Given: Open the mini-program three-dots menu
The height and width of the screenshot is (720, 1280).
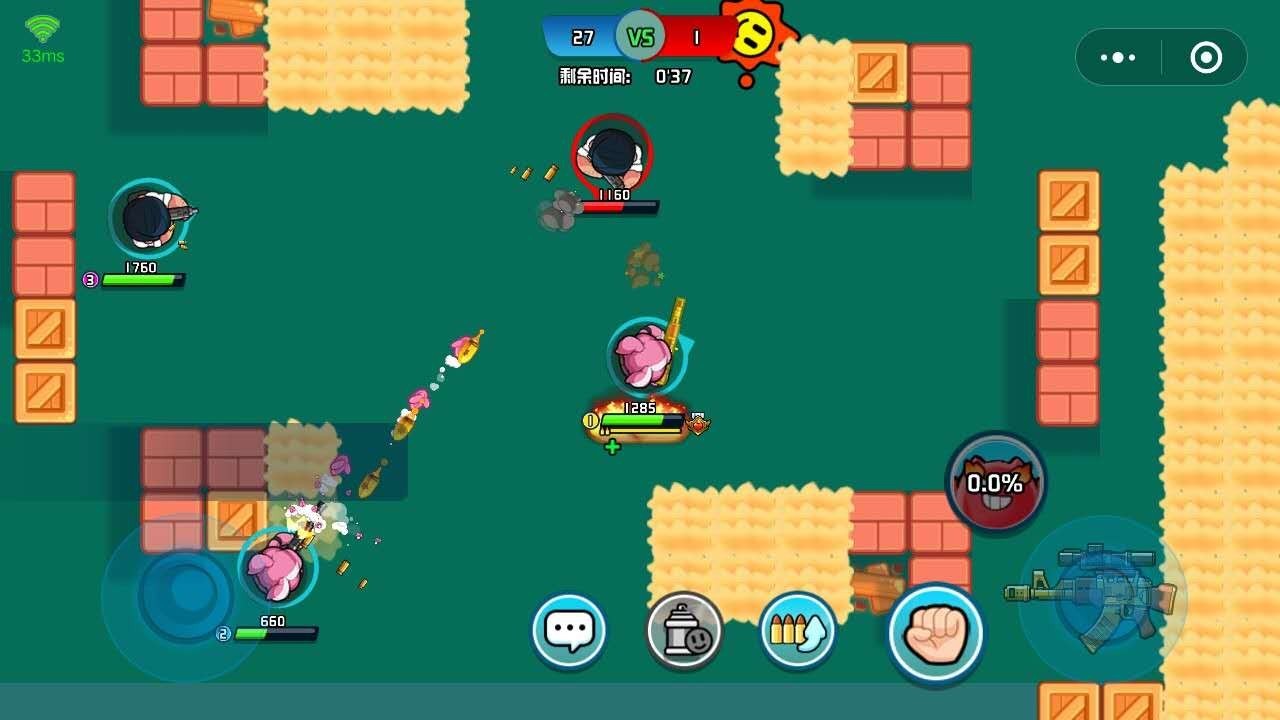Looking at the screenshot, I should click(1117, 57).
